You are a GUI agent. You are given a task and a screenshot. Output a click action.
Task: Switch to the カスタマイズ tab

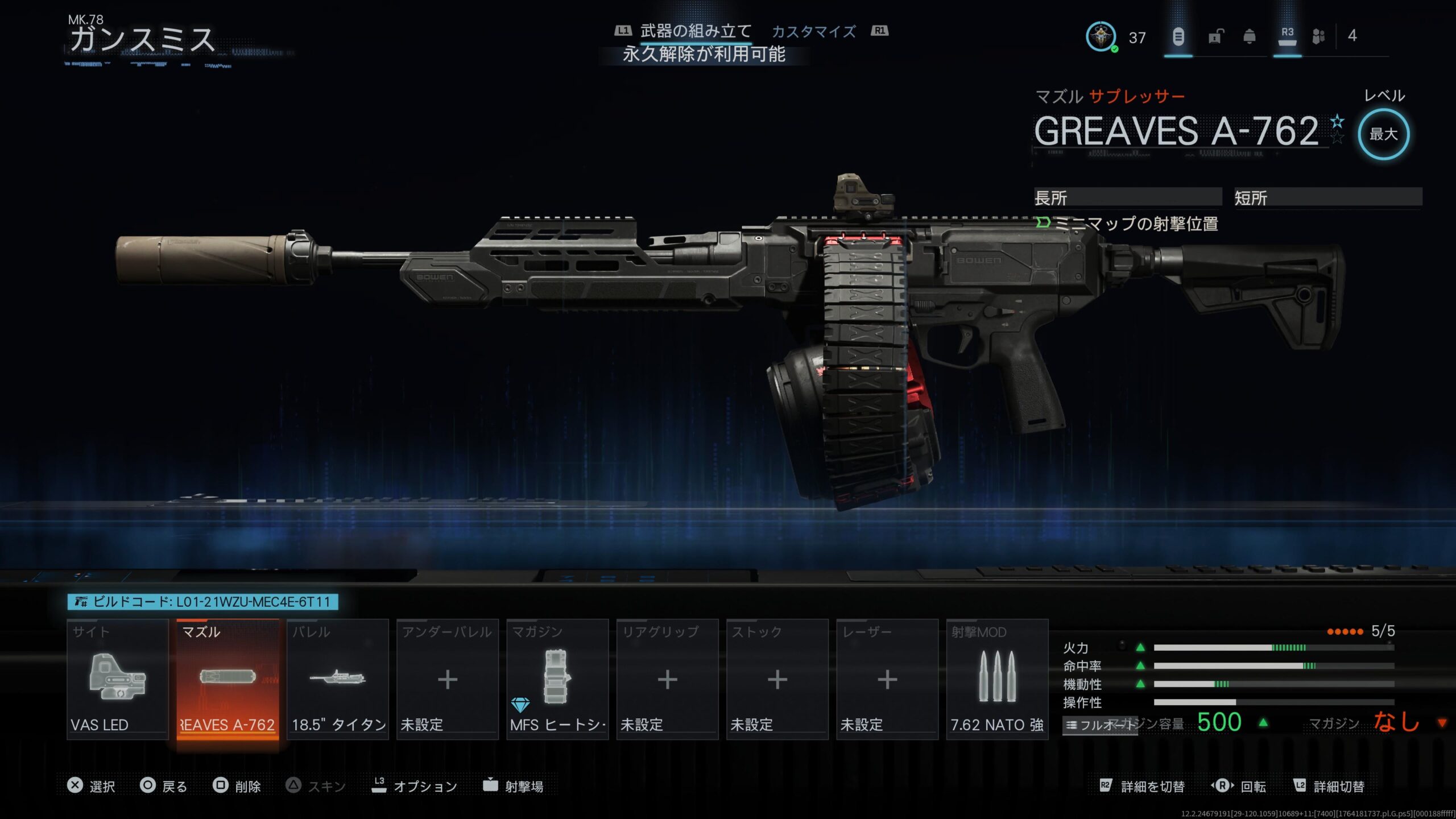813,32
